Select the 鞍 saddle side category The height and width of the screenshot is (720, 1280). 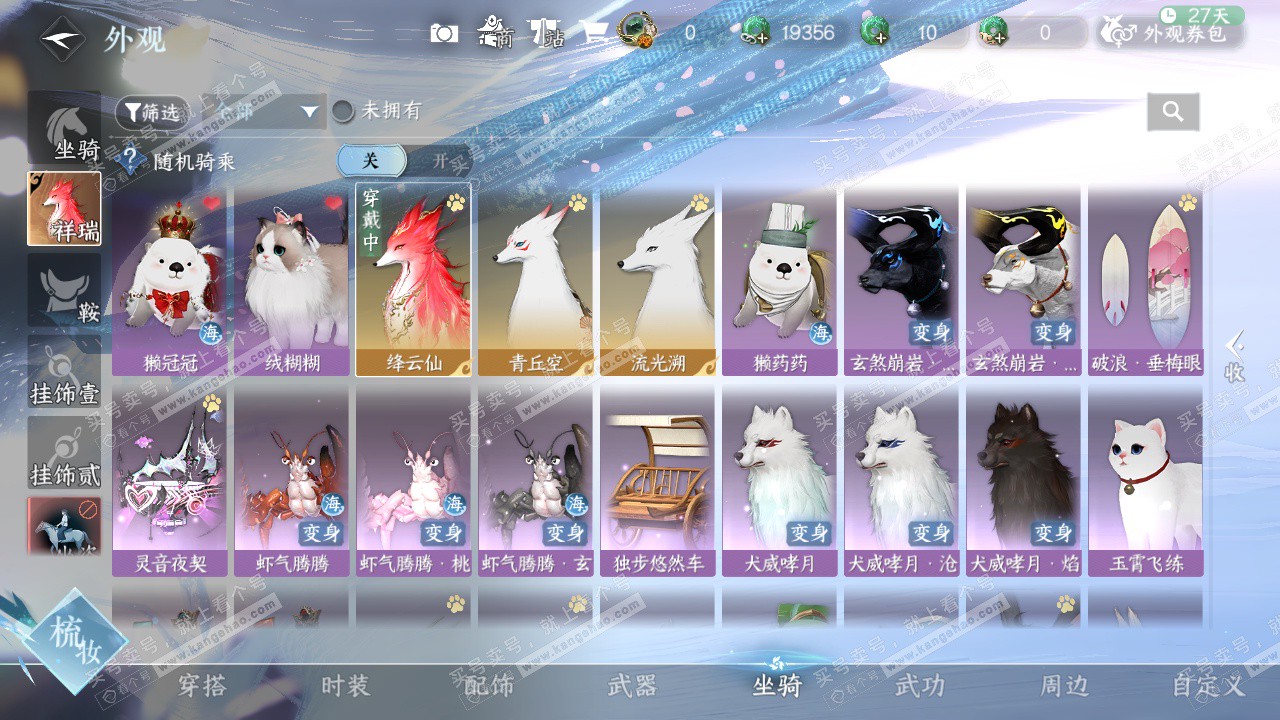tap(64, 290)
